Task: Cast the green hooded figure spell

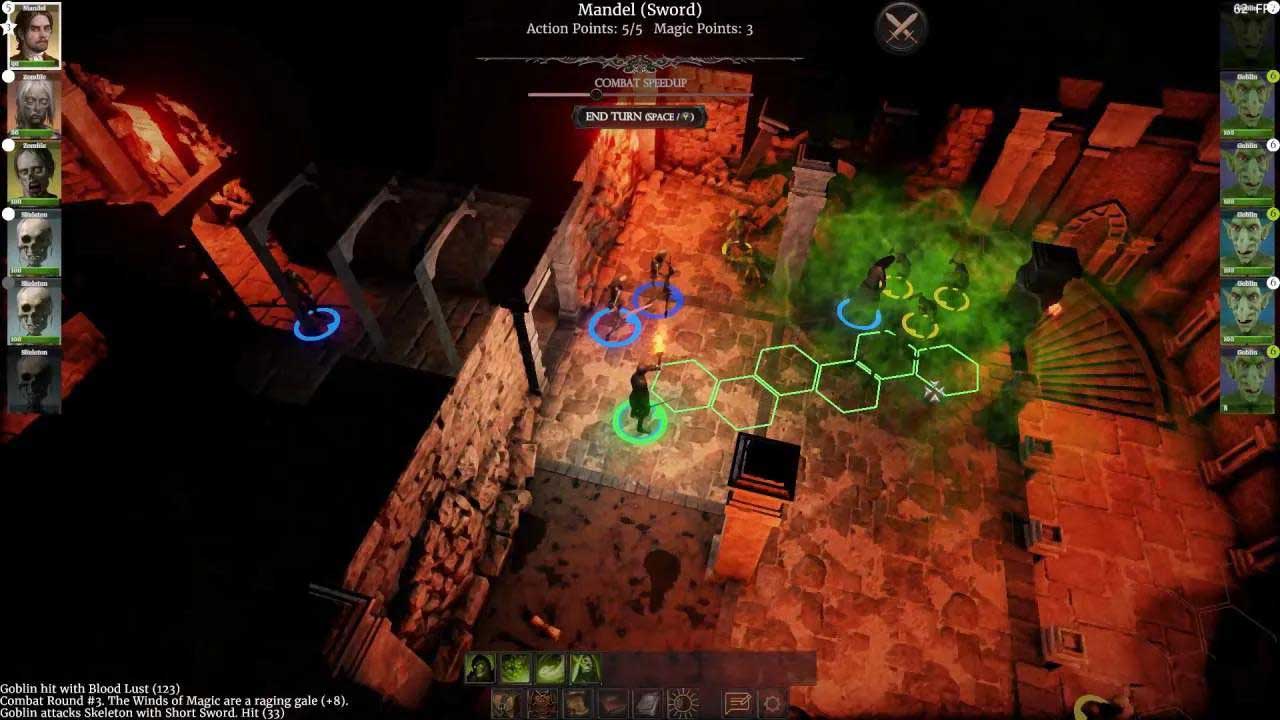Action: [x=481, y=668]
